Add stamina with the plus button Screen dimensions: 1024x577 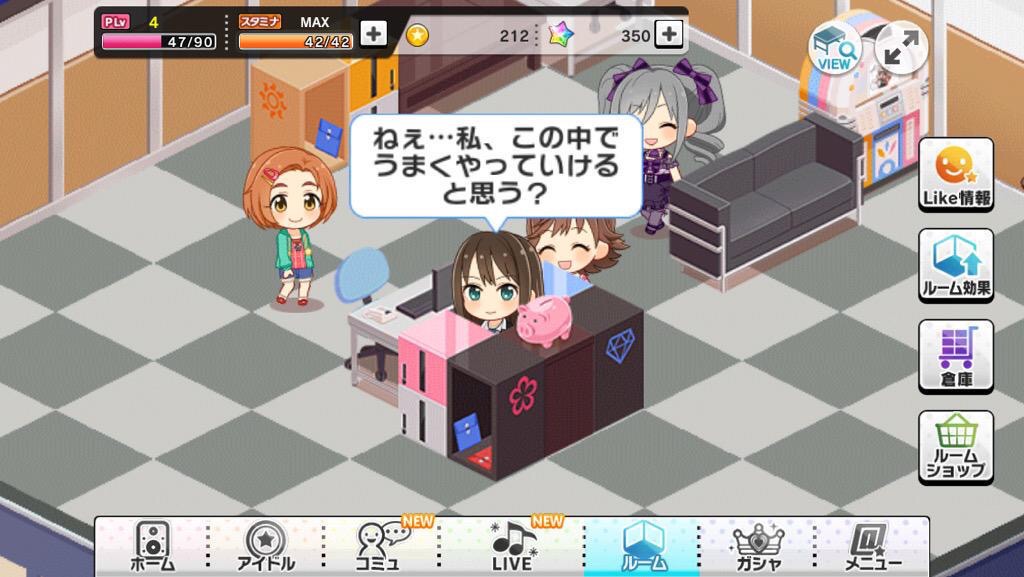[373, 34]
